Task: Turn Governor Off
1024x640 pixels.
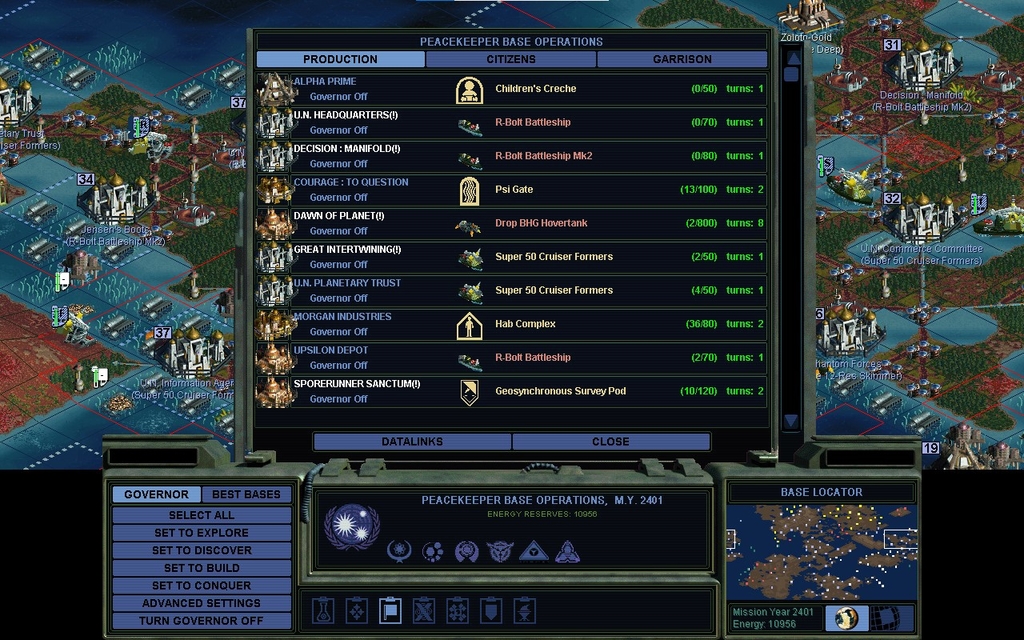Action: [201, 620]
